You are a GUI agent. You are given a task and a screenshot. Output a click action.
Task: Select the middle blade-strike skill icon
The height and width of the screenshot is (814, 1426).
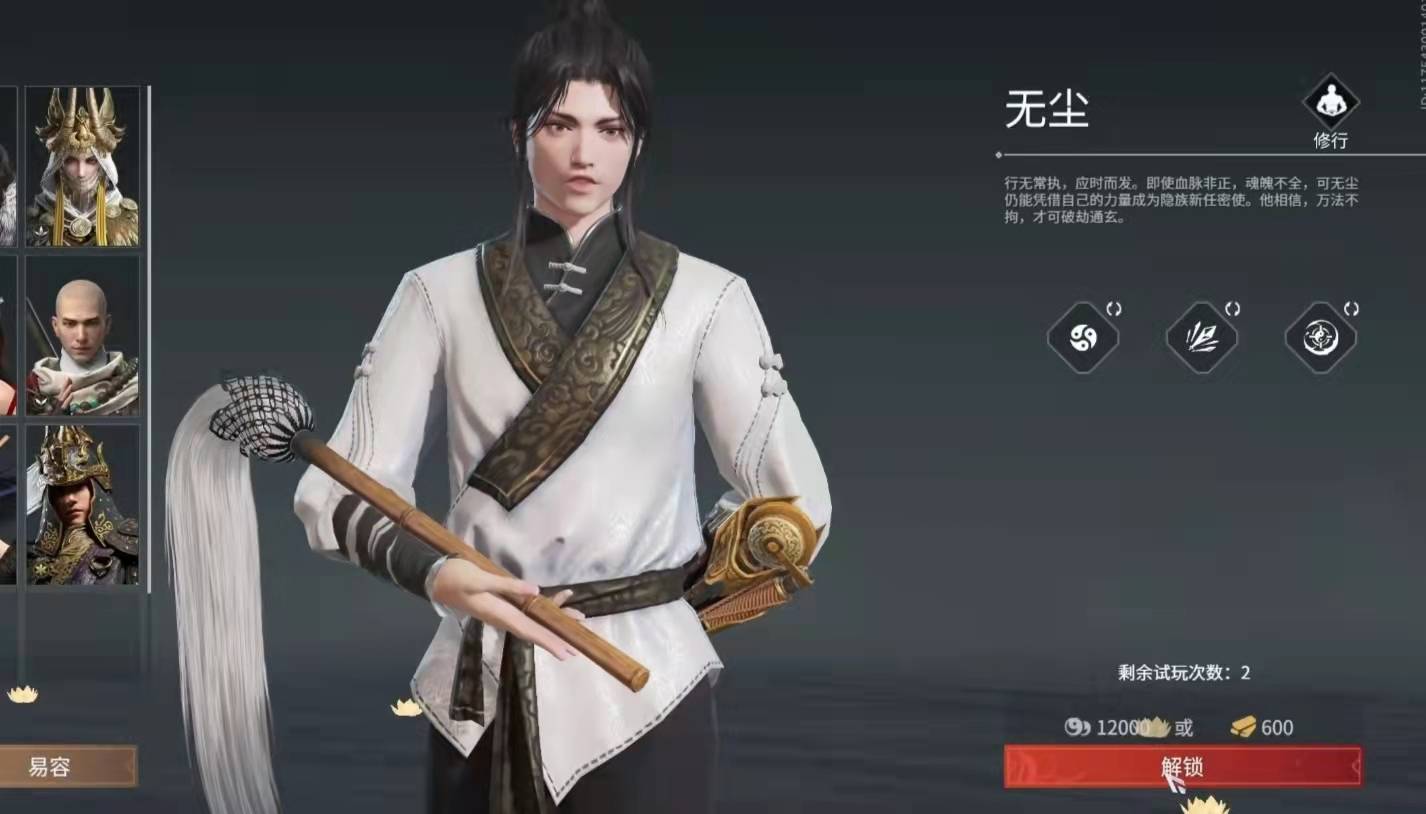(x=1201, y=338)
